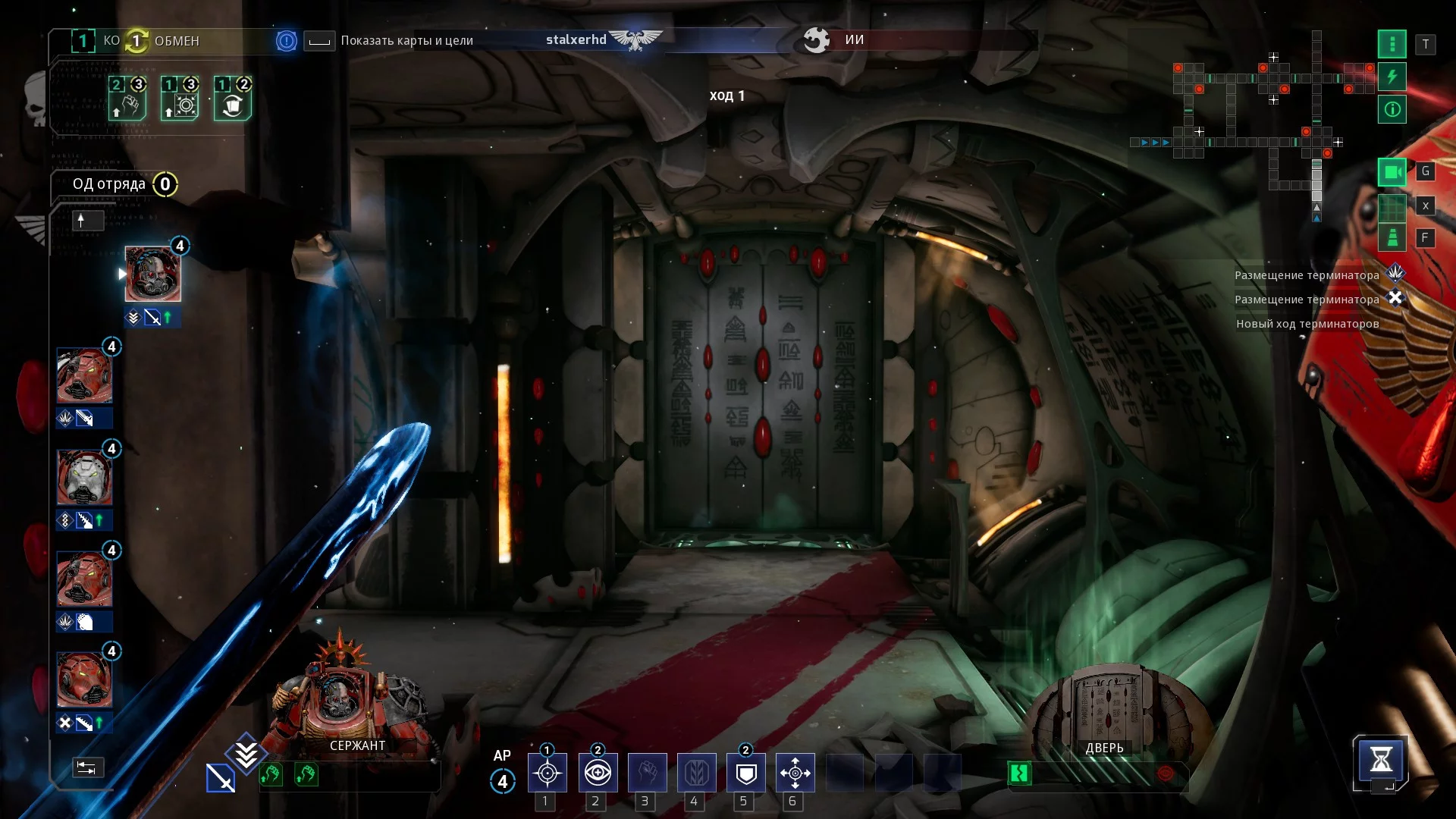Select the four-arrow move action
1456x819 pixels.
(x=795, y=773)
